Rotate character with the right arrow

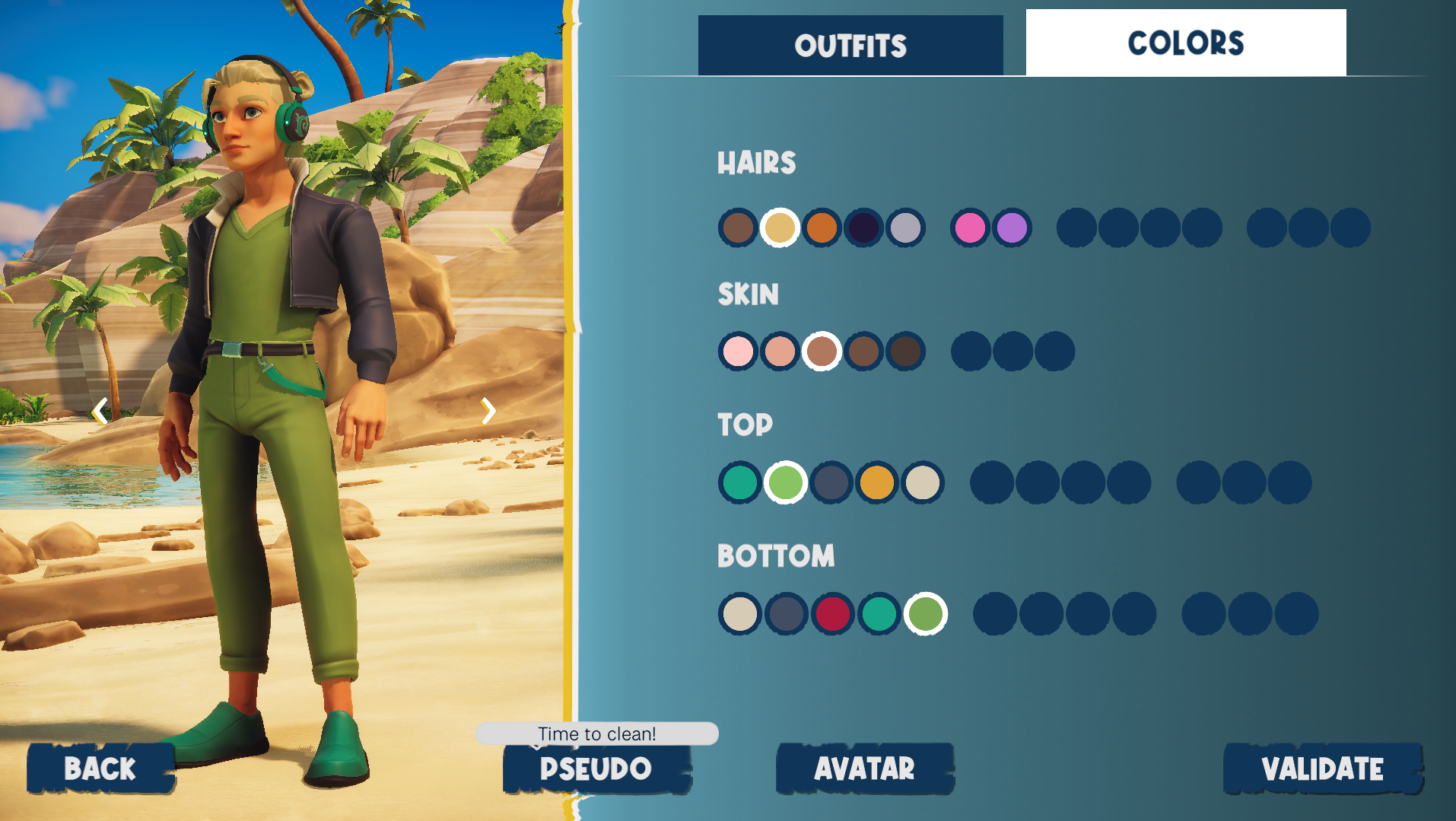[x=488, y=412]
